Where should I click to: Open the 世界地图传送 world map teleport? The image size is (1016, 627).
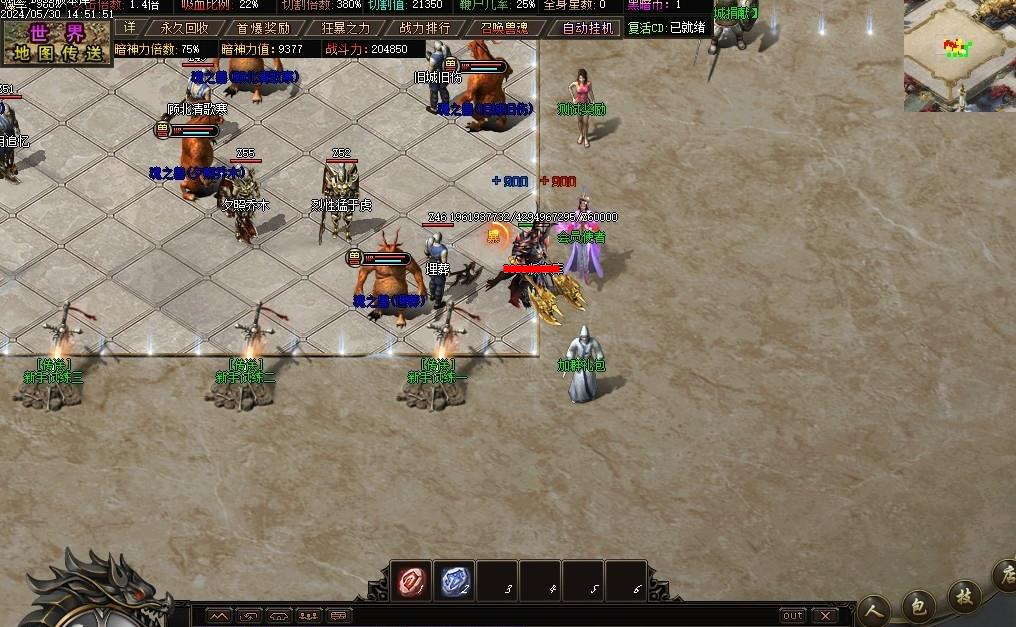56,43
